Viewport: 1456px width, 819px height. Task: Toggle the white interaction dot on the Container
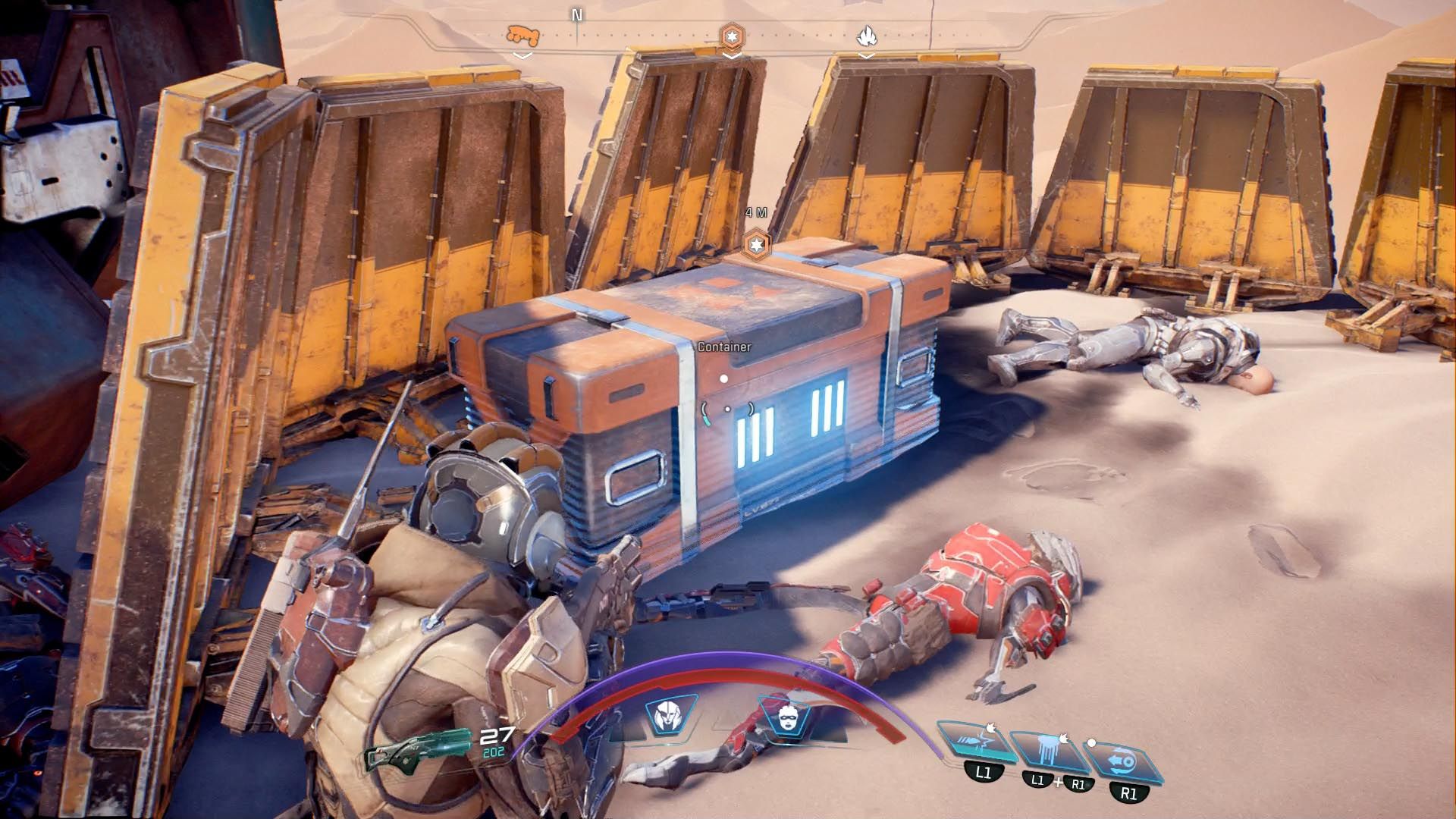[x=723, y=378]
